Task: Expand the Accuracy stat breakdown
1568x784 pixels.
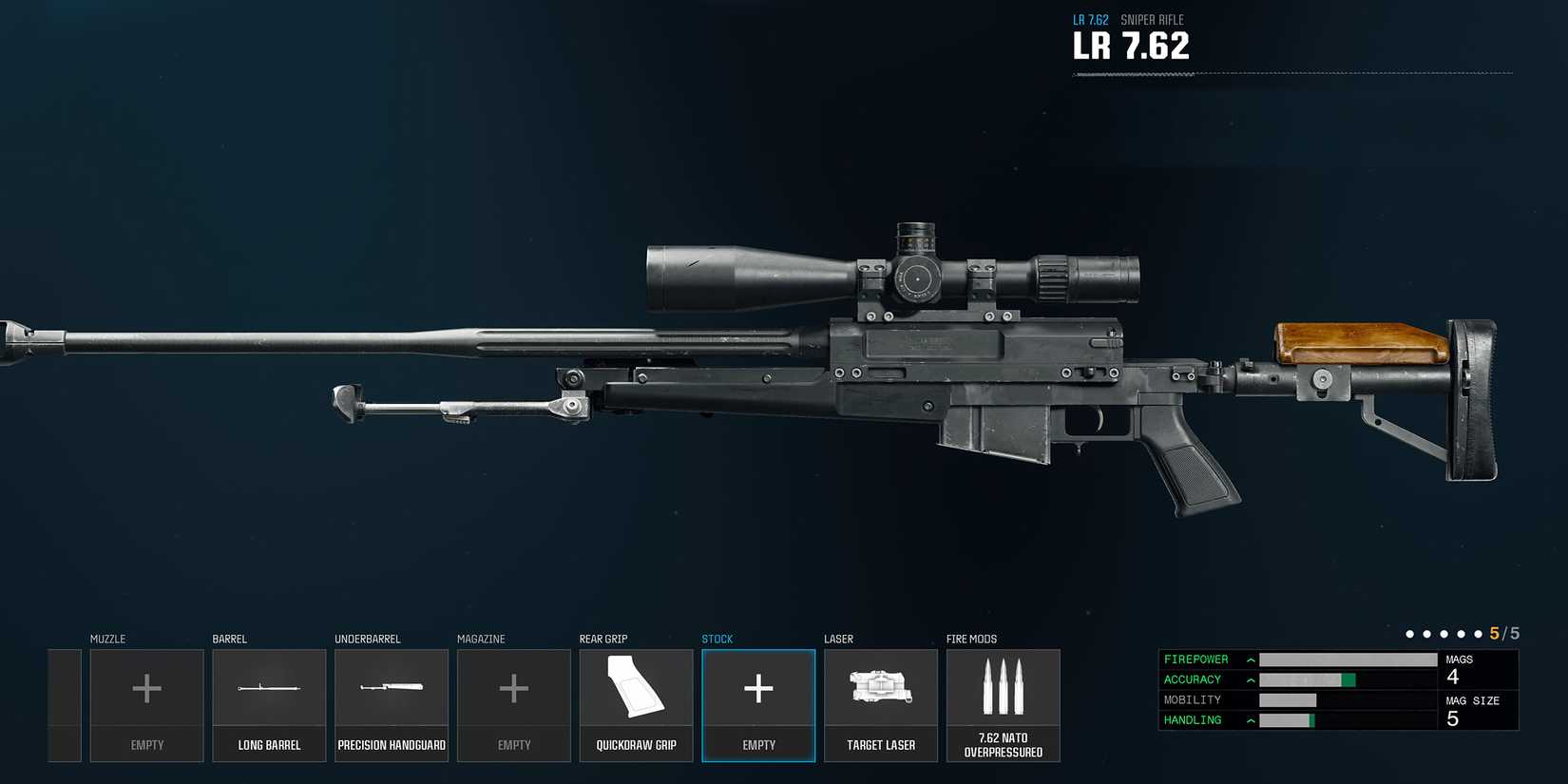Action: (x=1250, y=679)
